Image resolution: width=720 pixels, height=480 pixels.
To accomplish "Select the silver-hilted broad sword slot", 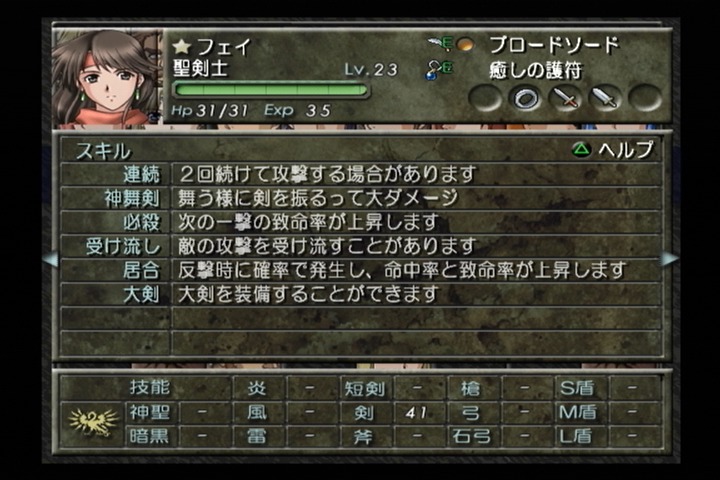I will pyautogui.click(x=605, y=98).
